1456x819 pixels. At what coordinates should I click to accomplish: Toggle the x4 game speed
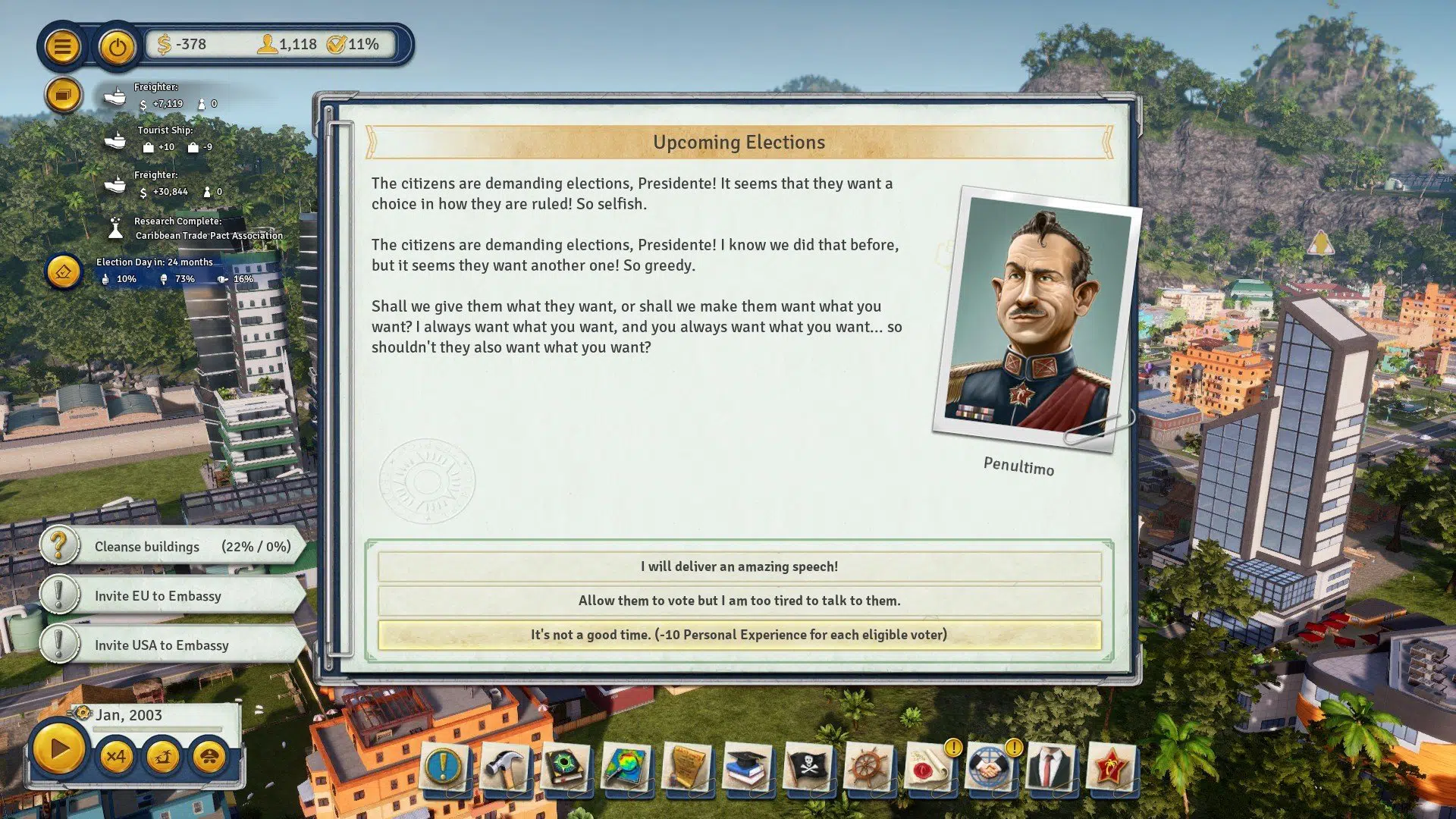[115, 756]
